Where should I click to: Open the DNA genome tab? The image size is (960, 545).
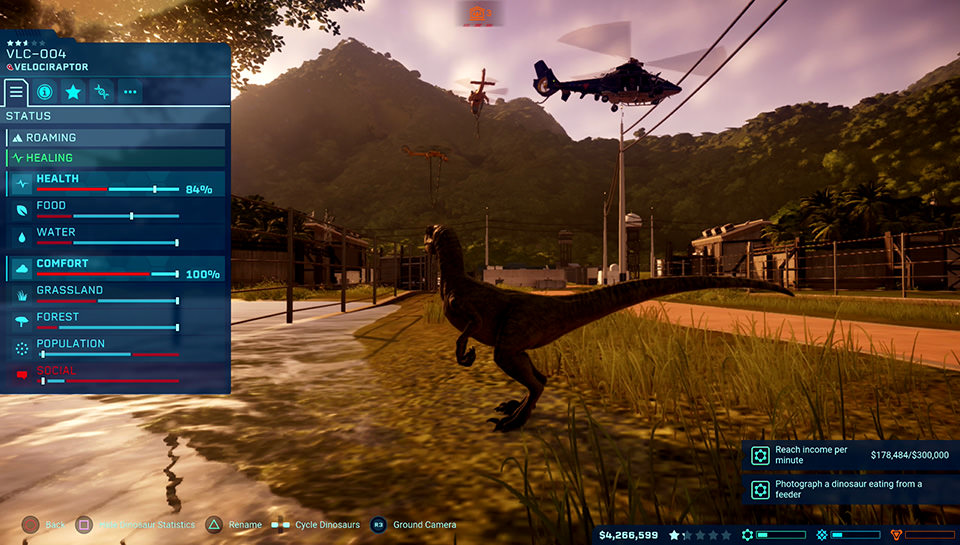101,92
